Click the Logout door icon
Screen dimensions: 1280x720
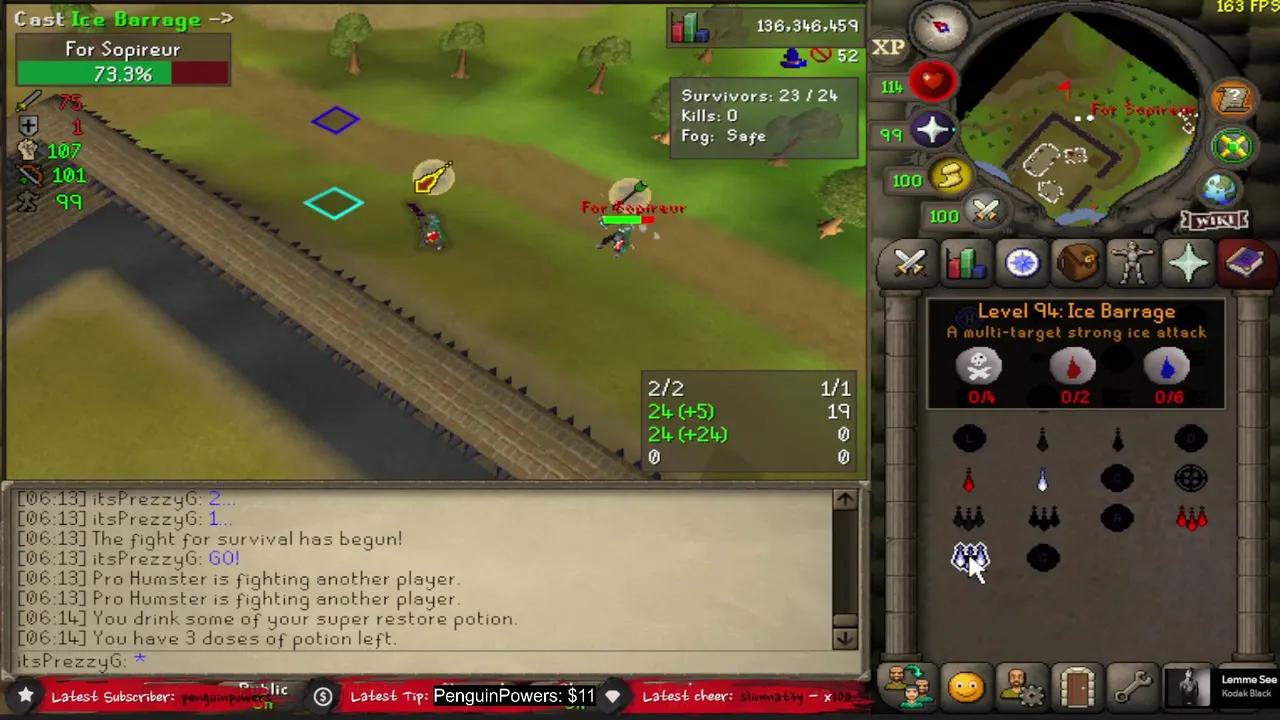point(1076,686)
